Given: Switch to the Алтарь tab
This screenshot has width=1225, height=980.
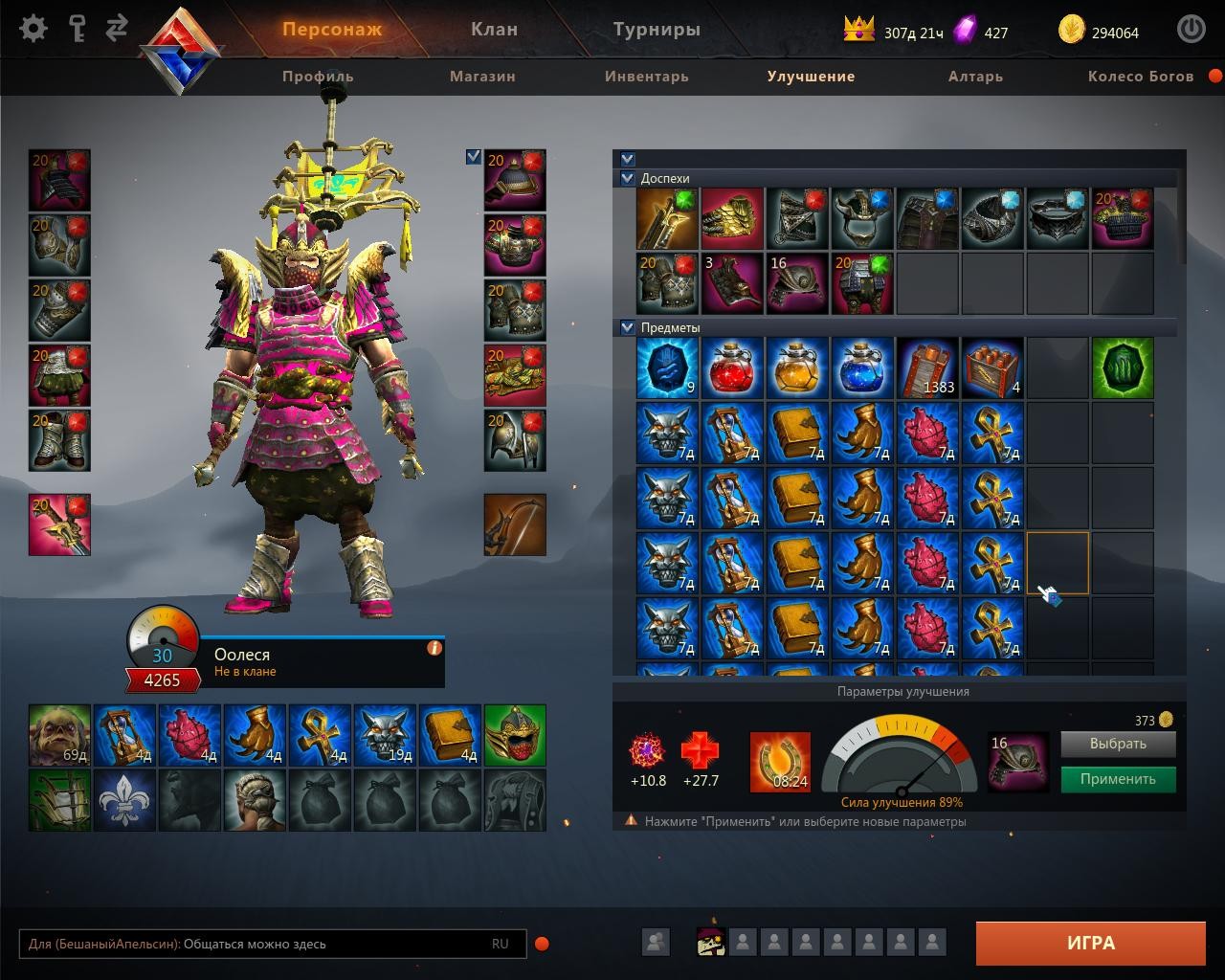Looking at the screenshot, I should (975, 77).
